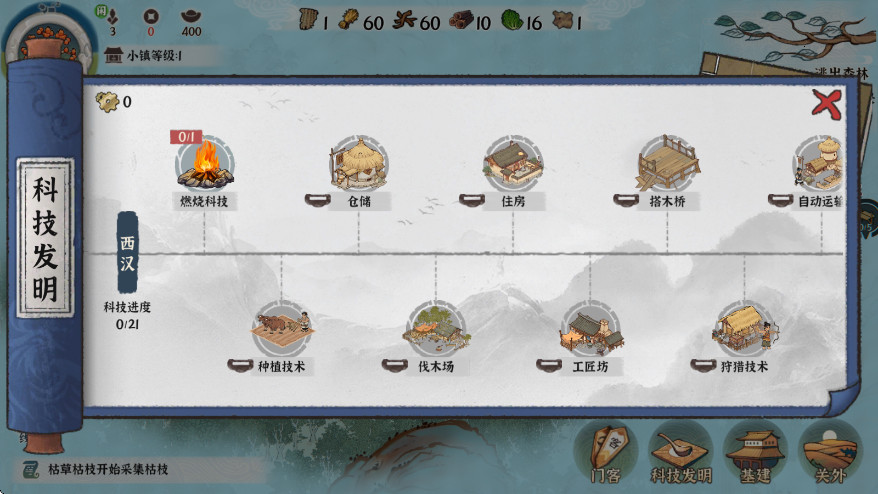Open the 门客 retainers menu

click(606, 452)
